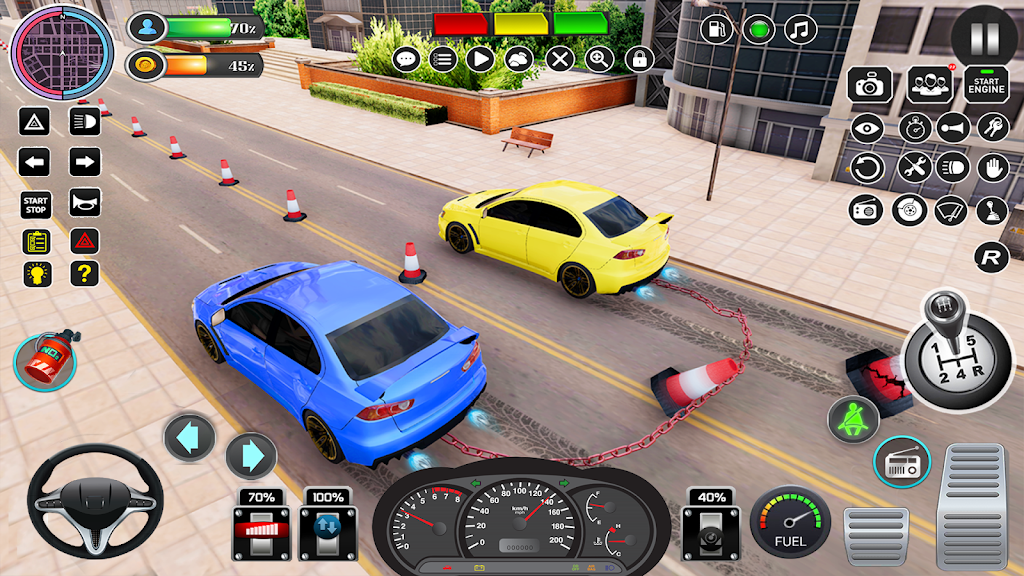Select the magnifier zoom icon
This screenshot has height=576, width=1024.
click(x=599, y=59)
